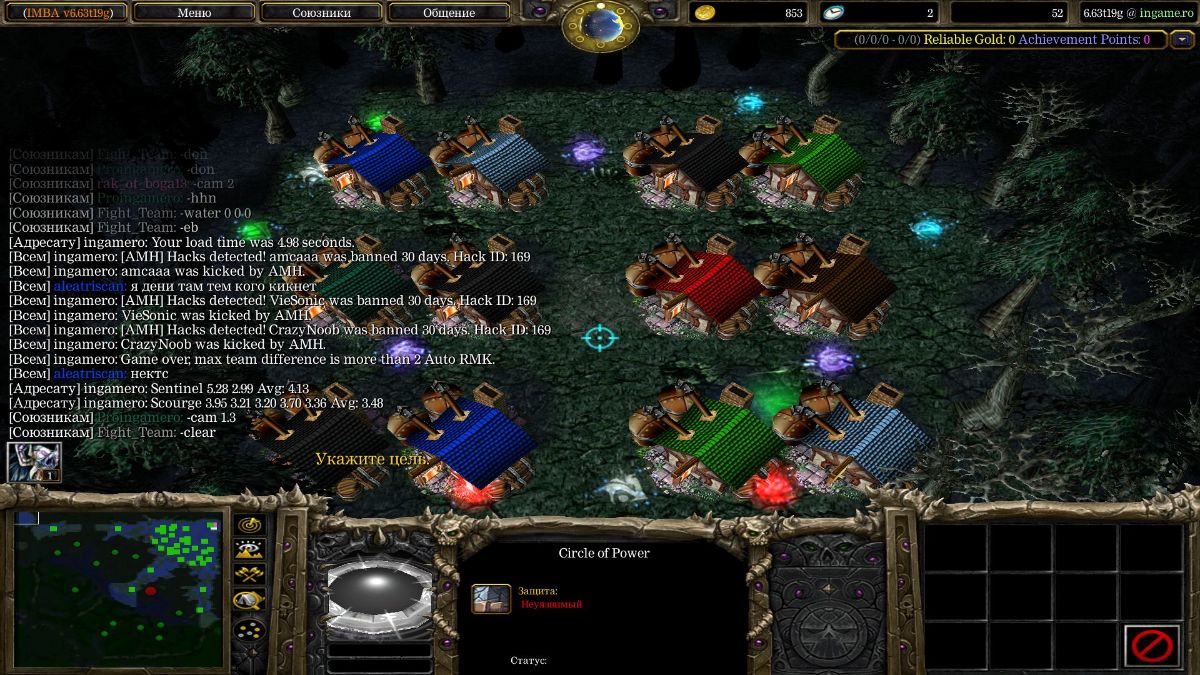
Task: Click the Неуязвимый armor type icon
Action: [491, 598]
